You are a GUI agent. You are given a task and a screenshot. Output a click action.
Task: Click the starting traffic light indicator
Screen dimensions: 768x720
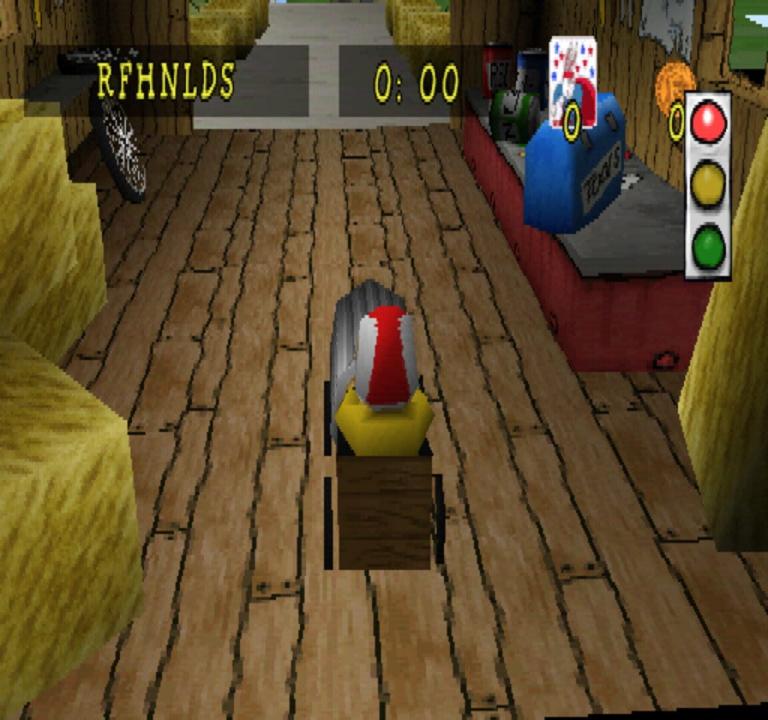click(708, 185)
